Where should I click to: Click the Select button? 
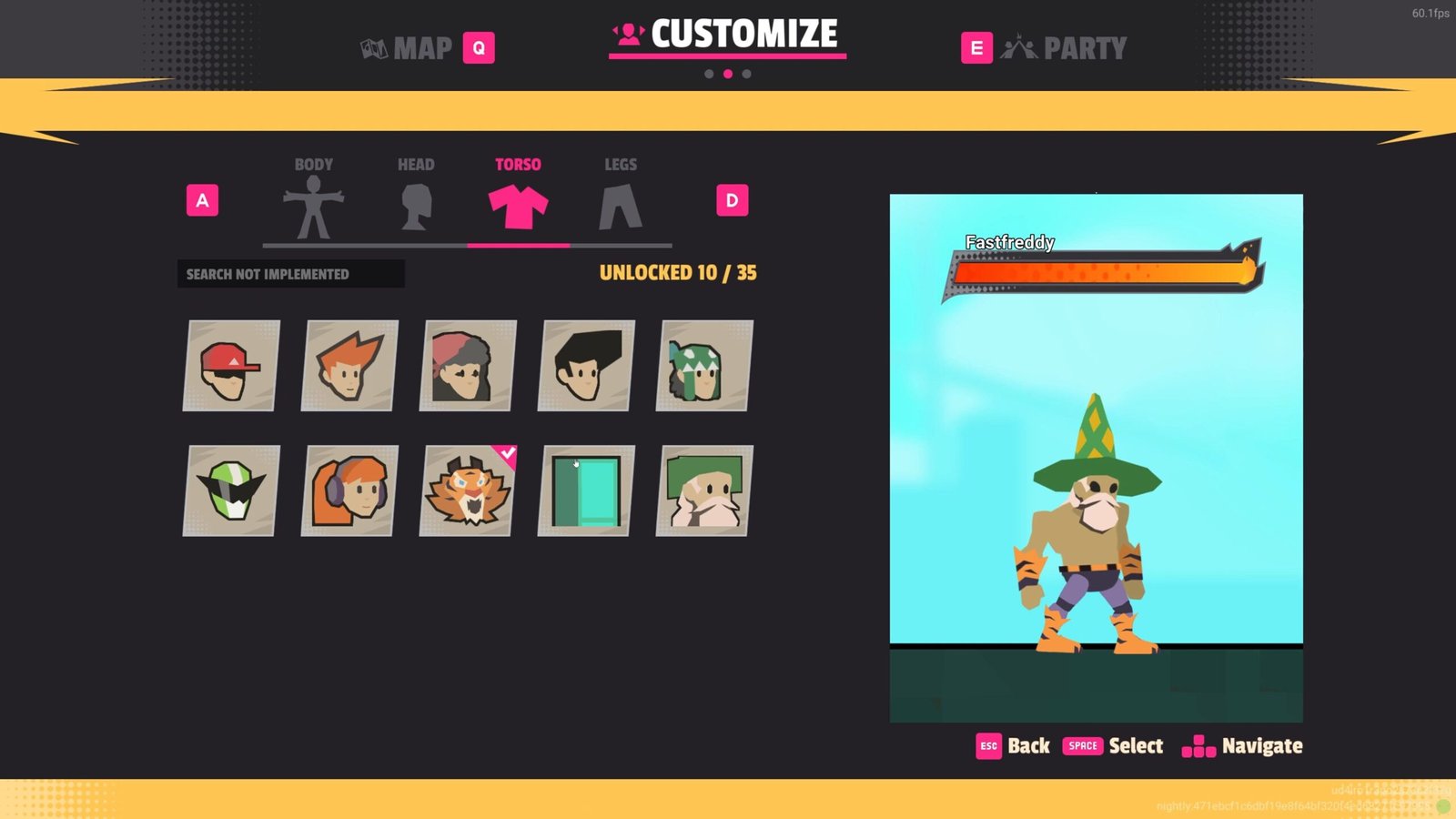(x=1113, y=746)
